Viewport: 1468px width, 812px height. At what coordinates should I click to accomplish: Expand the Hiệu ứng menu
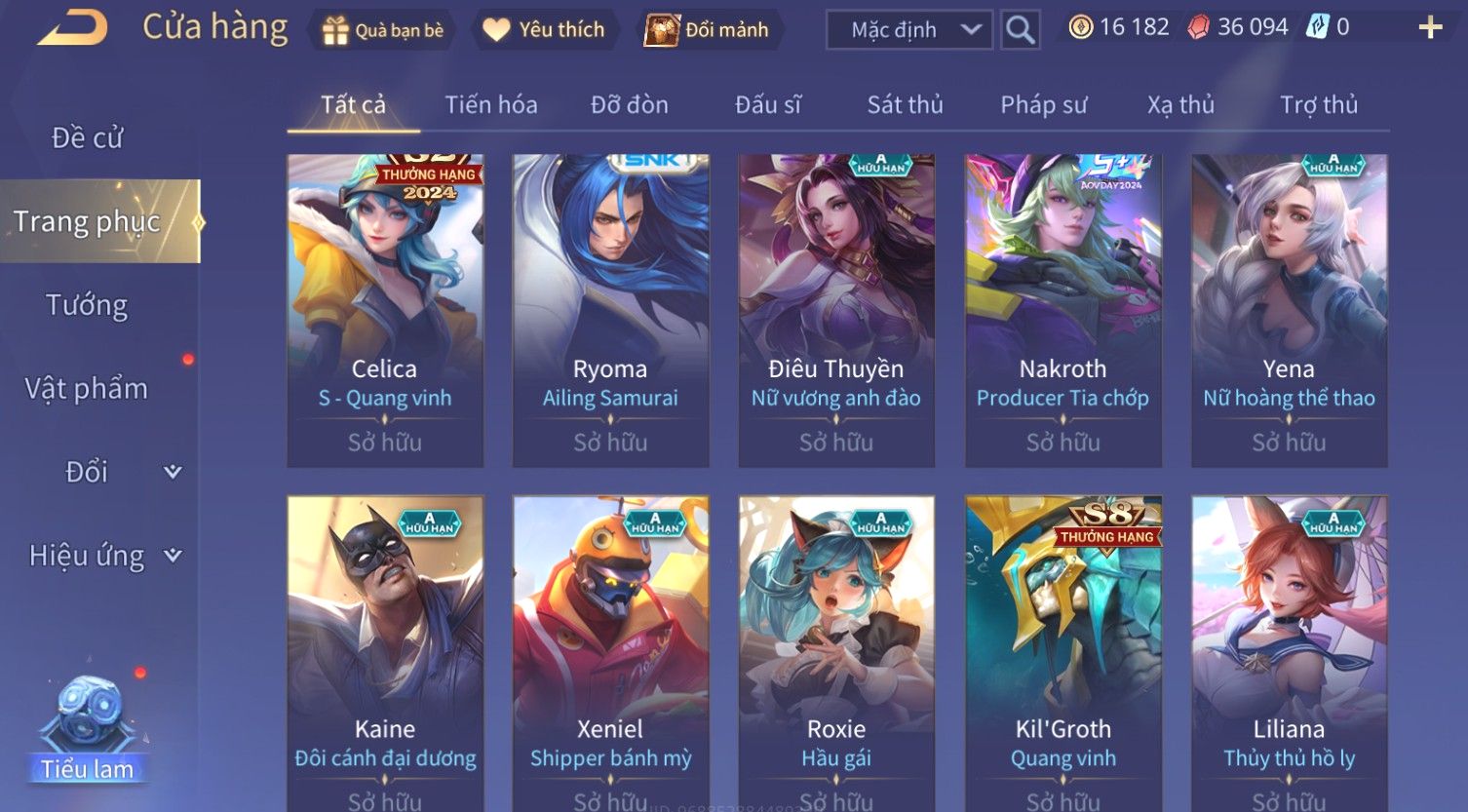[103, 556]
